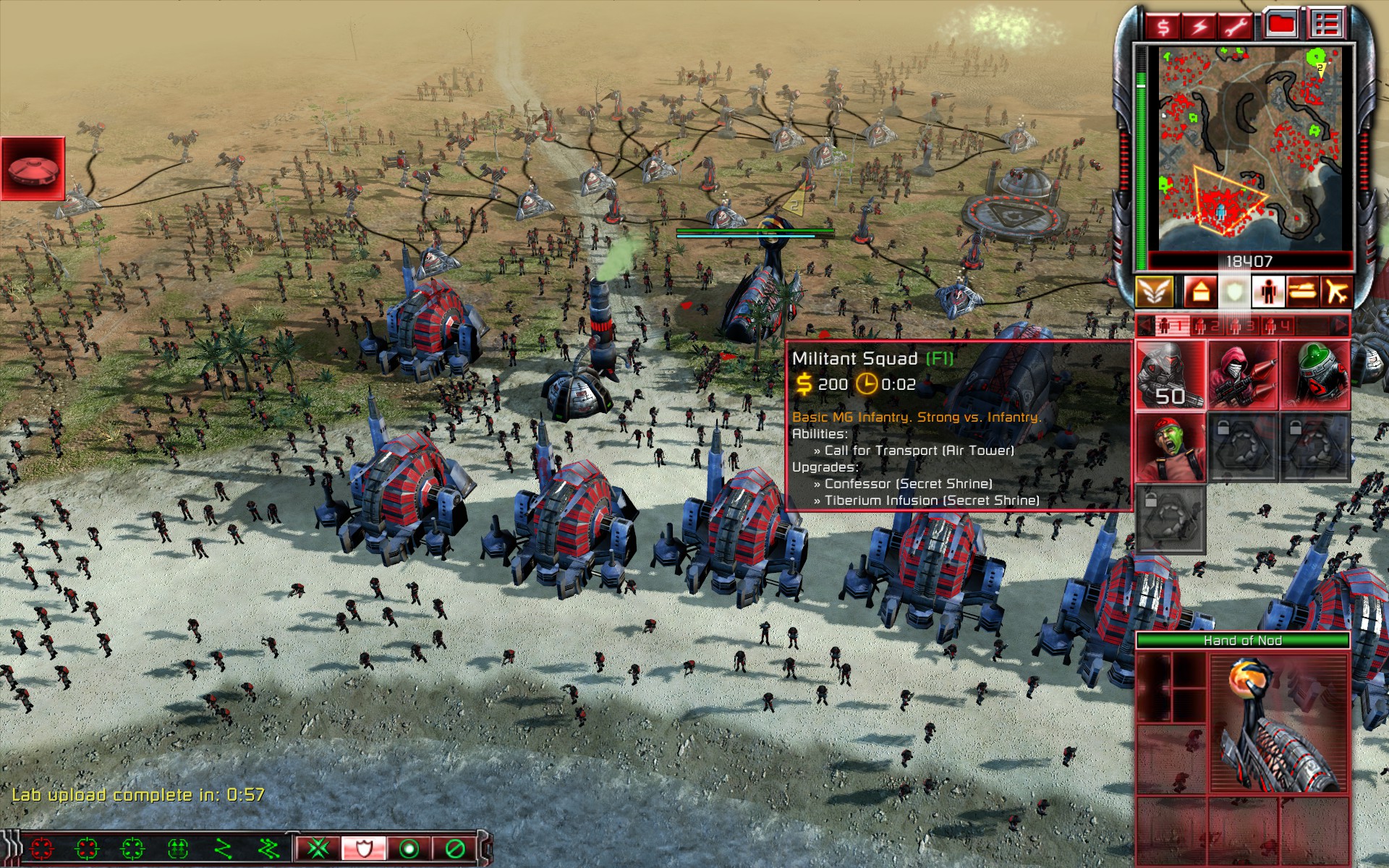Select infantry production queue 2
1389x868 pixels.
point(1206,326)
